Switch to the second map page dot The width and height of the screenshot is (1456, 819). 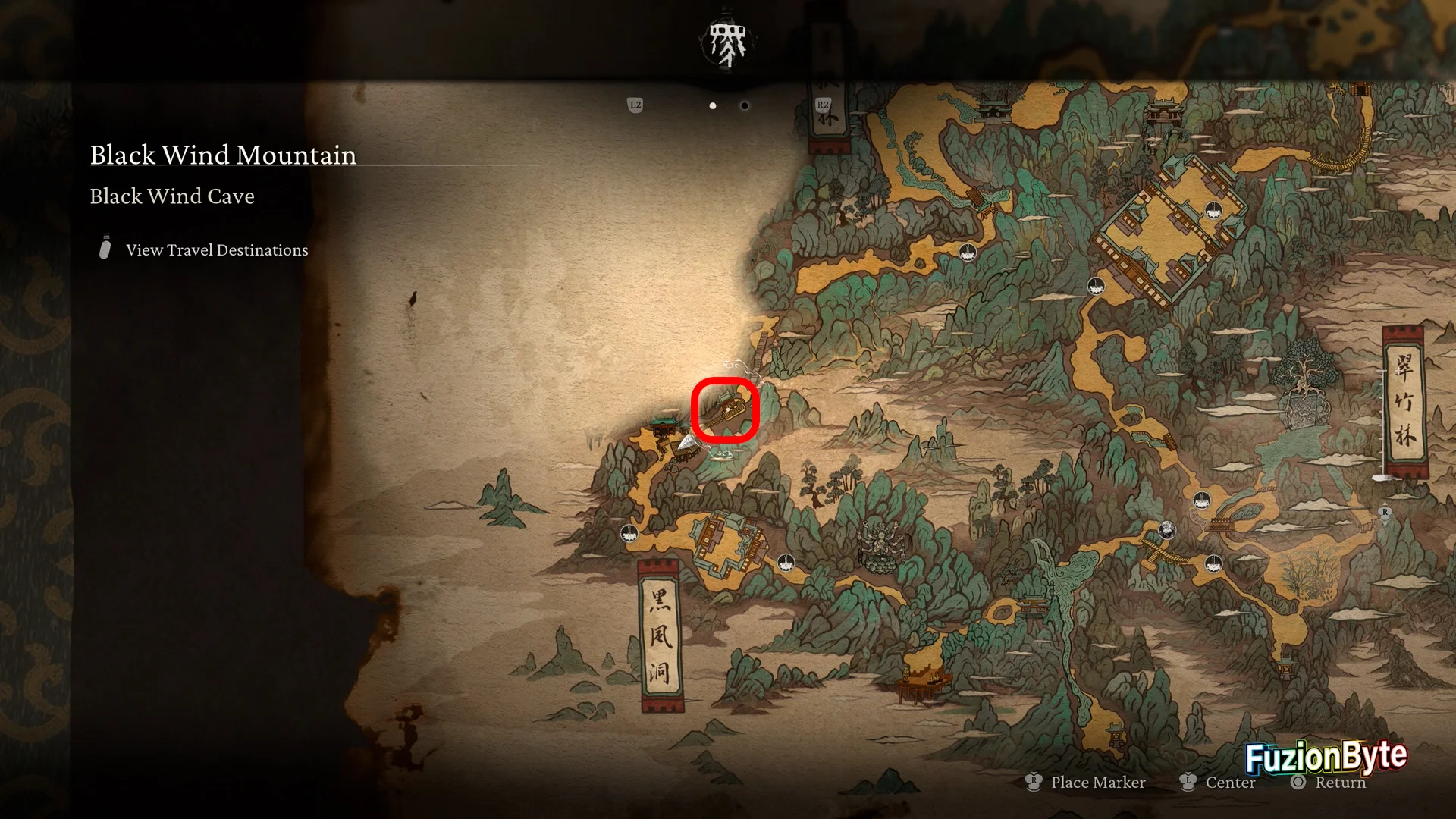click(x=745, y=106)
